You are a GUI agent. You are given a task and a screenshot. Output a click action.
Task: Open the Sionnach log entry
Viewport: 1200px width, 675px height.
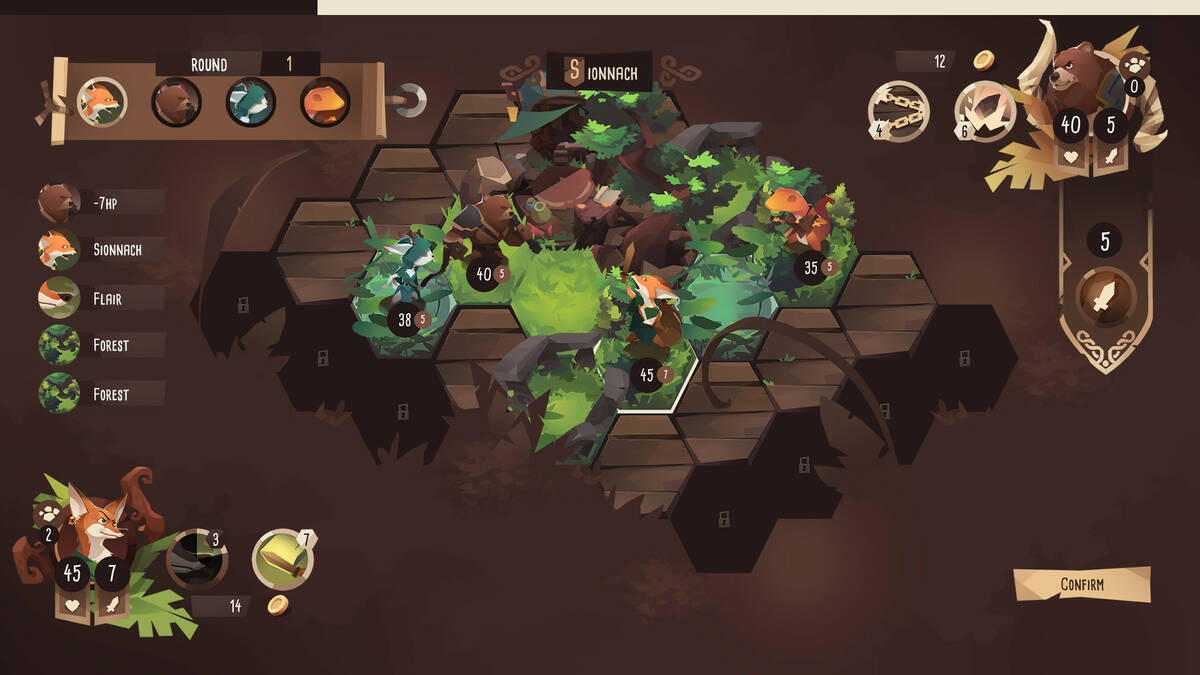pyautogui.click(x=100, y=250)
